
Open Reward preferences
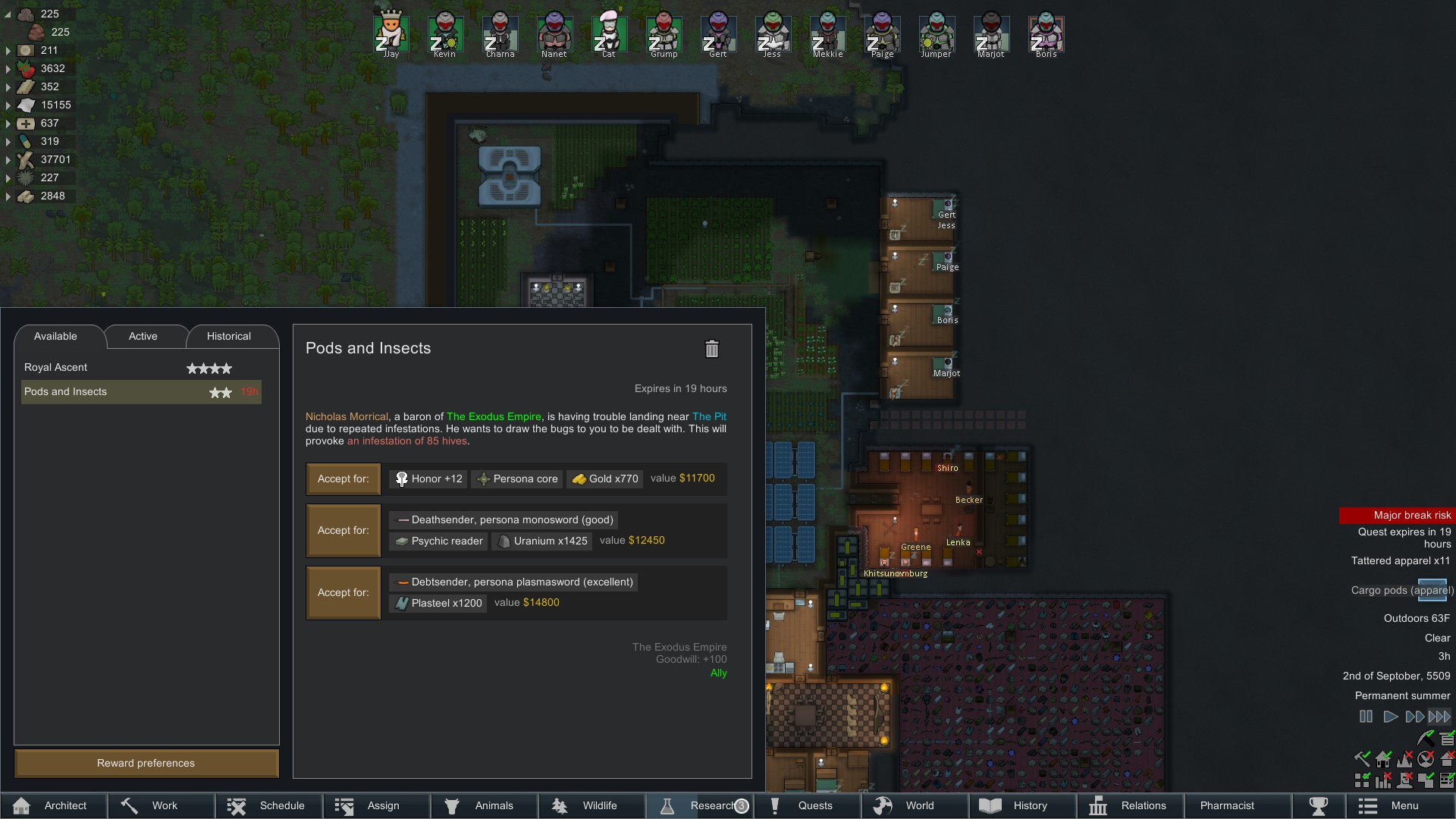click(146, 763)
